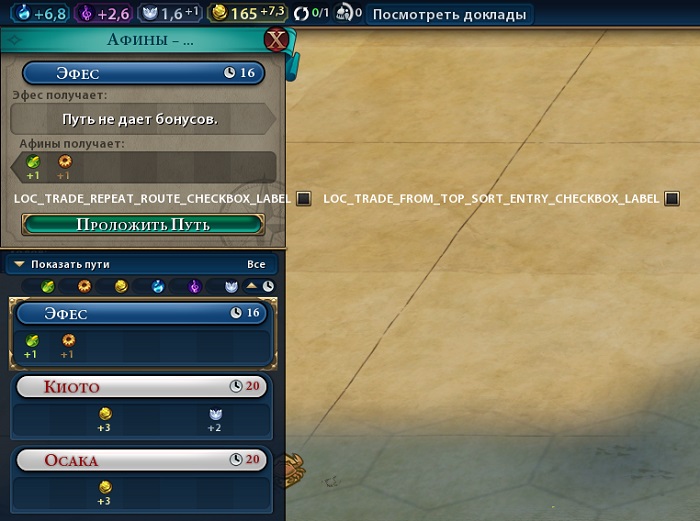Click the selected Эфес destination header
This screenshot has width=700, height=521.
(143, 73)
